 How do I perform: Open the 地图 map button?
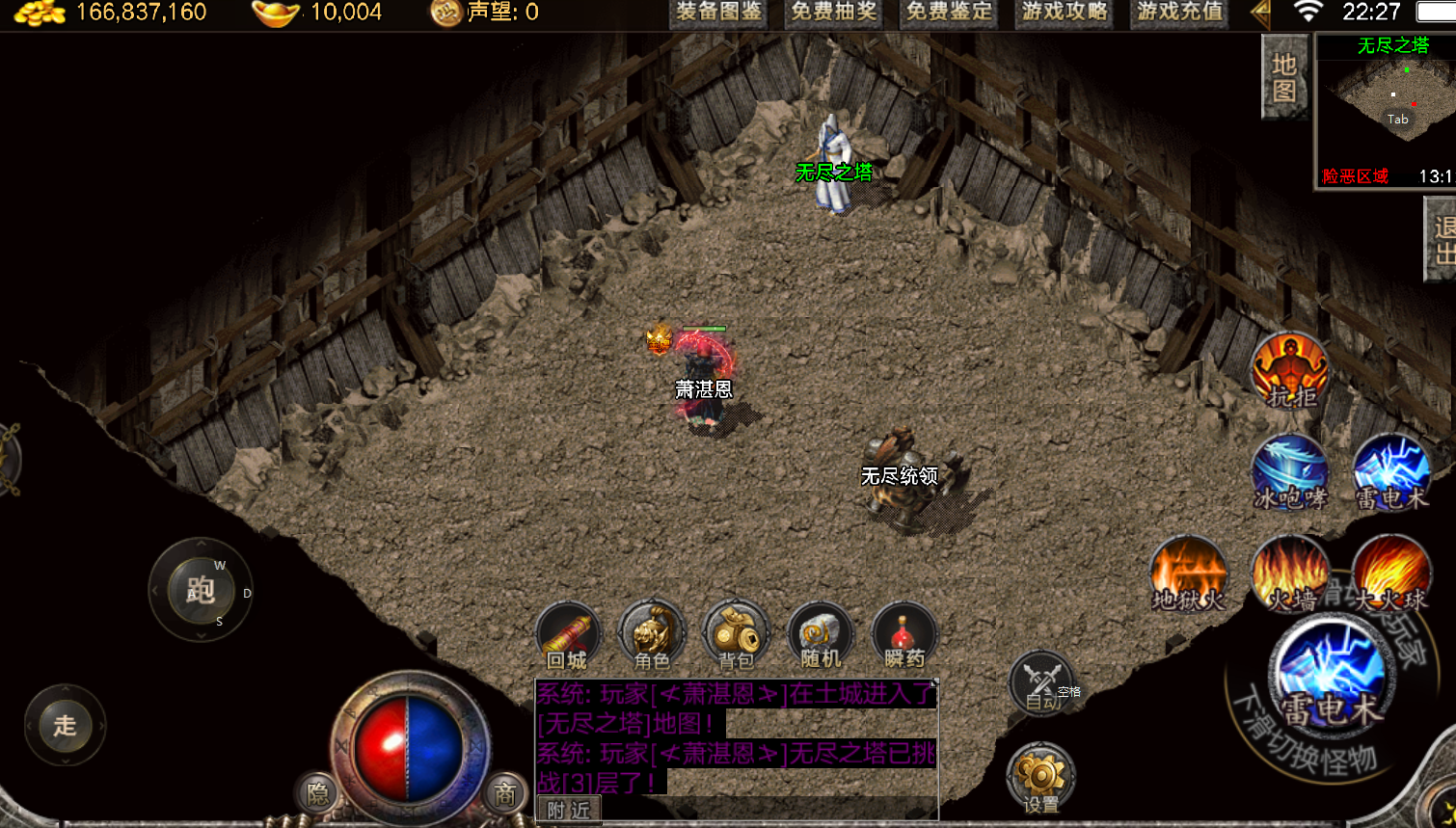(x=1284, y=77)
